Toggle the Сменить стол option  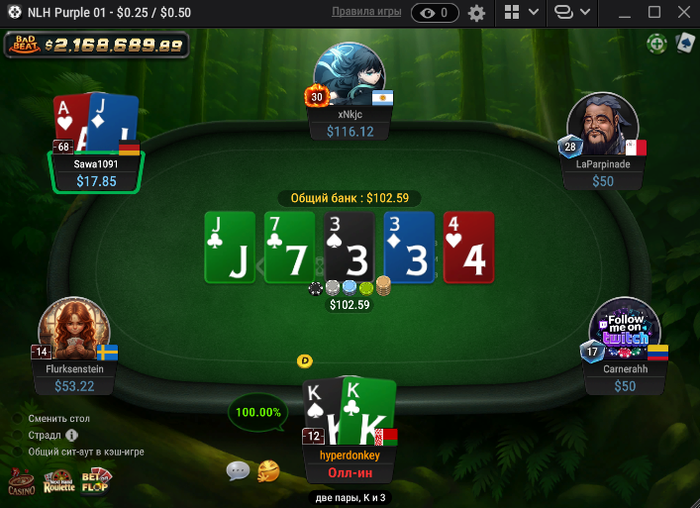click(17, 418)
